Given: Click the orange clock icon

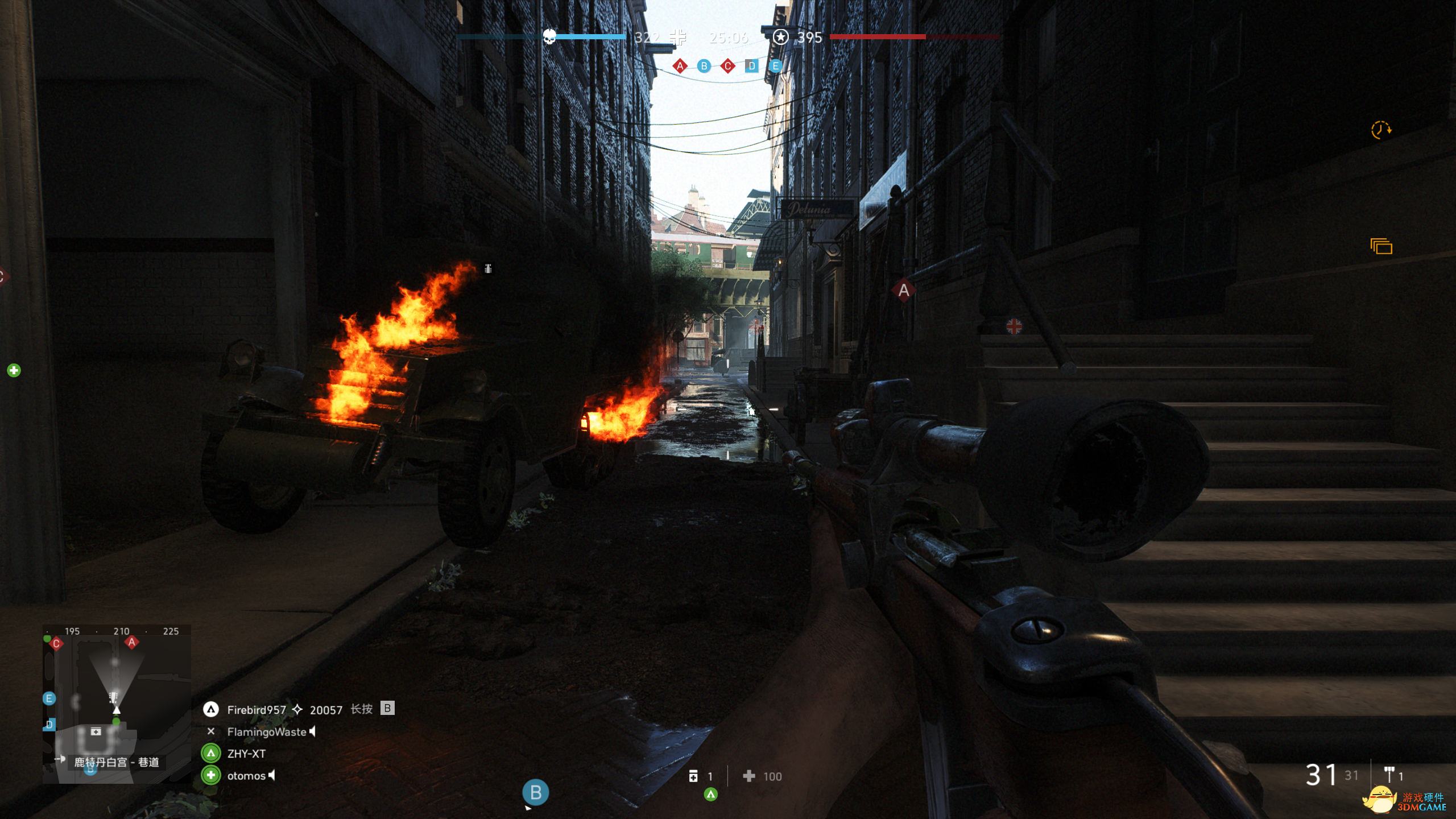Looking at the screenshot, I should [1380, 130].
